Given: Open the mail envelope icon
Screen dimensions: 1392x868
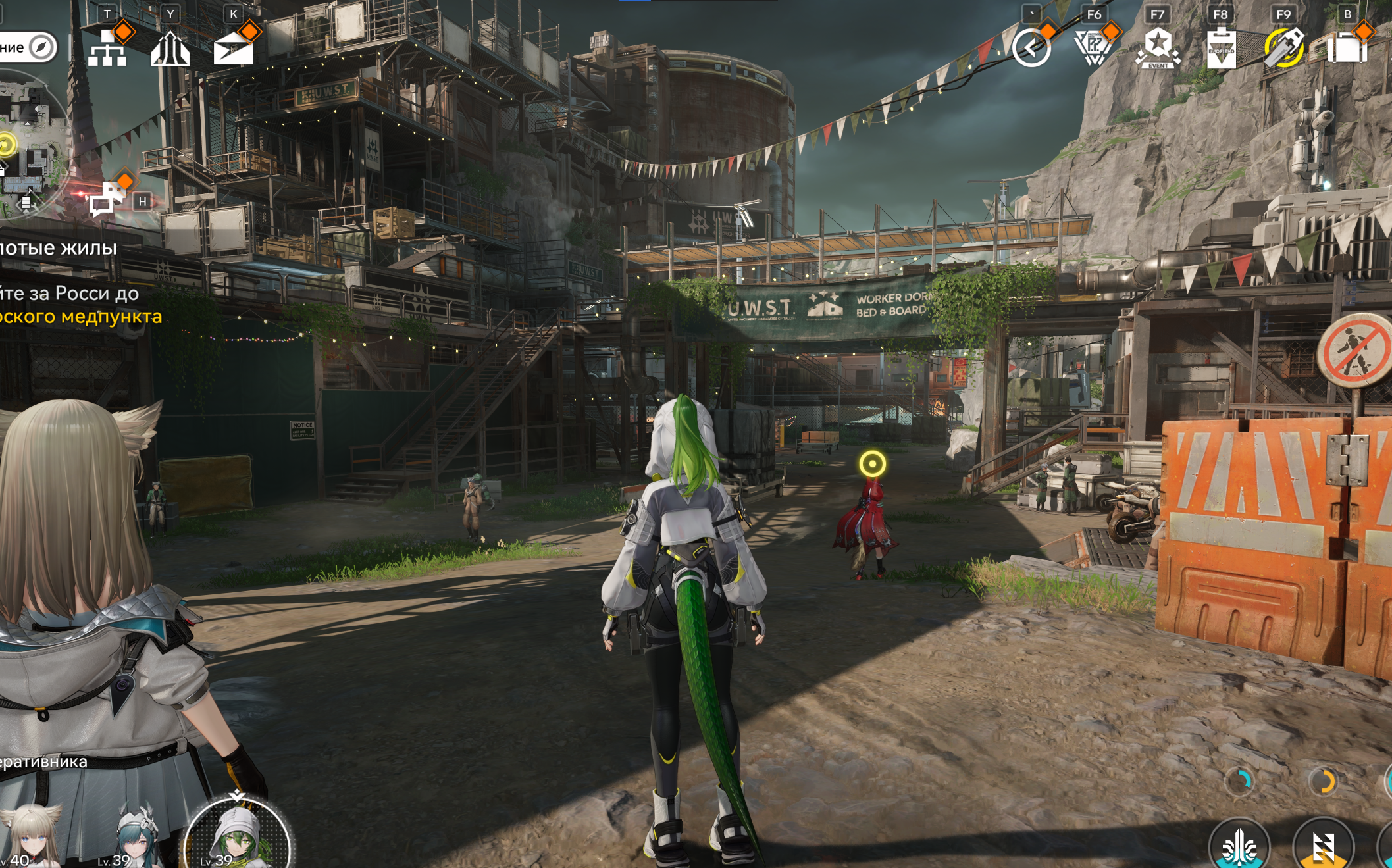Looking at the screenshot, I should pos(233,48).
